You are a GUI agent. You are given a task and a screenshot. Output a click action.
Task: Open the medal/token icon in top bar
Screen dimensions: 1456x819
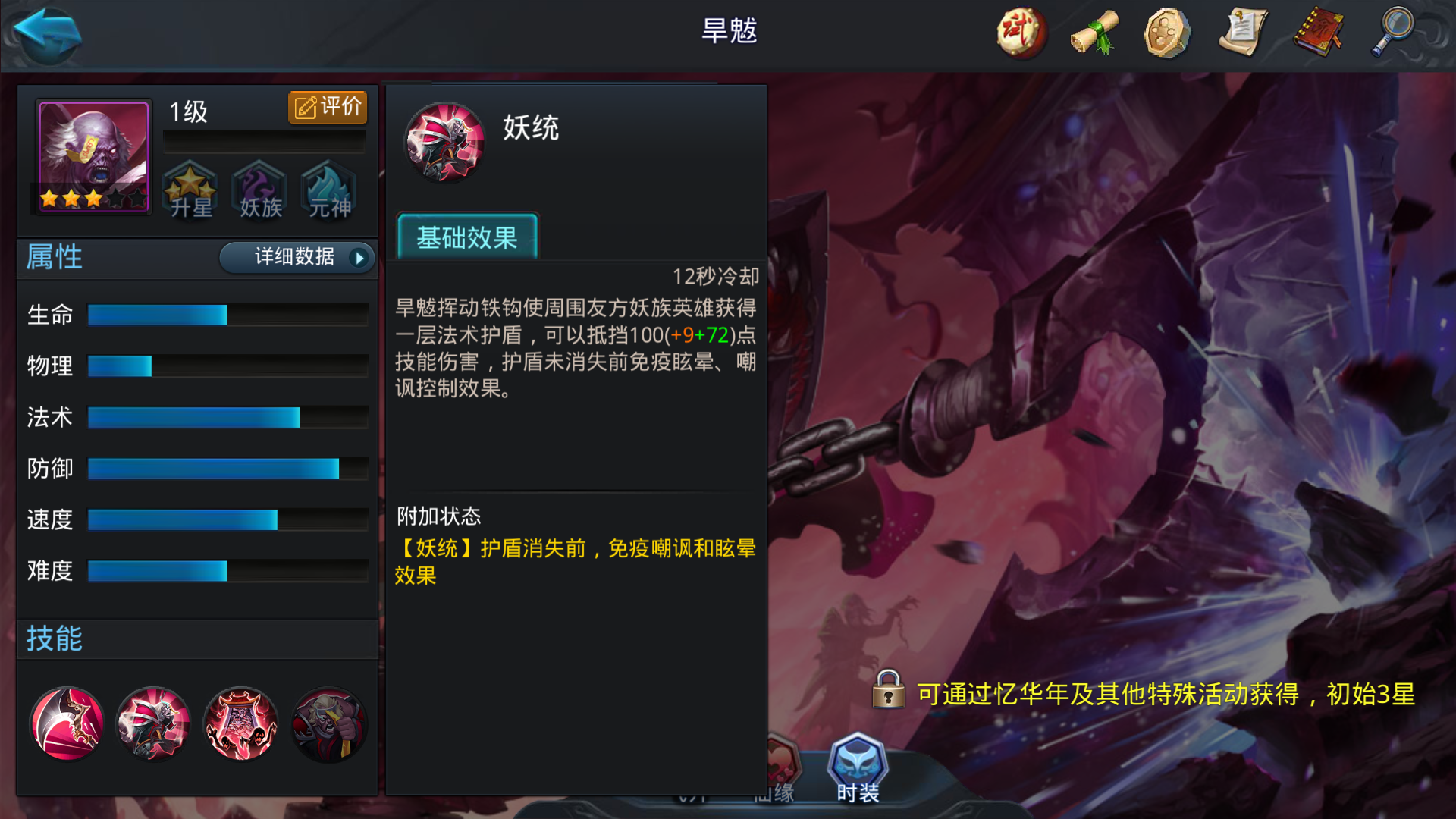point(1168,32)
